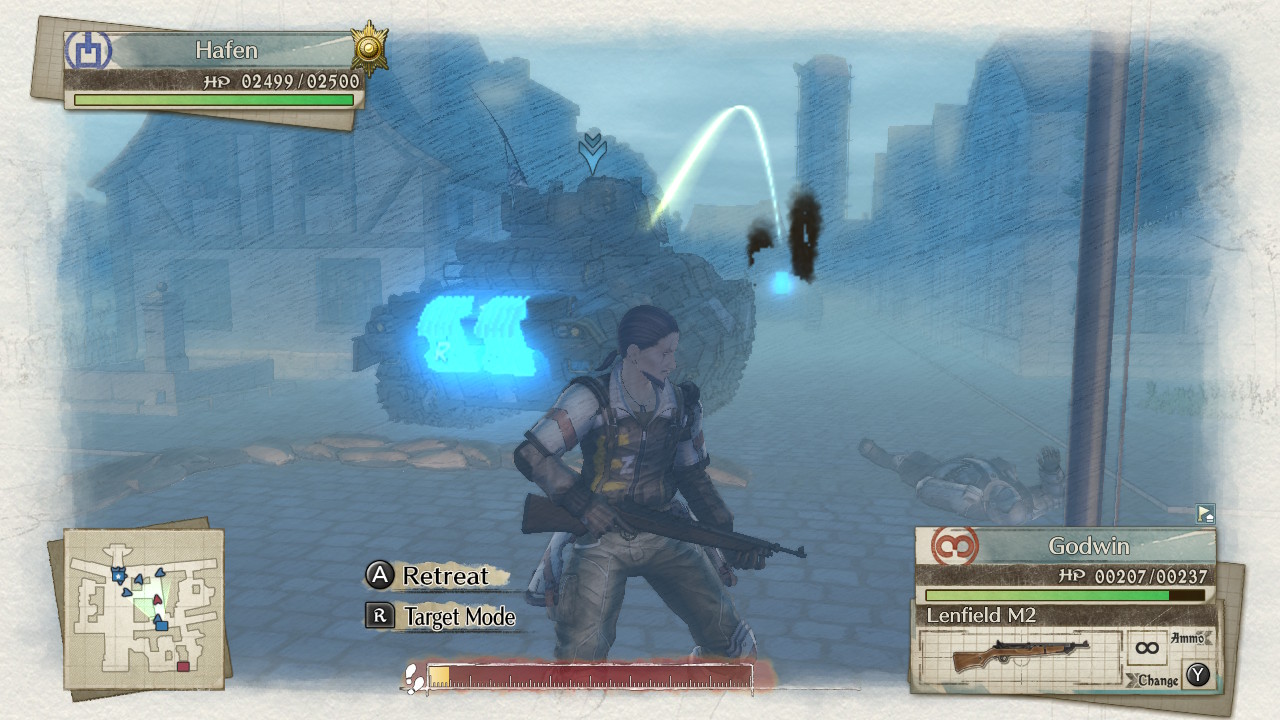Click the small flag icon above Godwin

pos(1205,514)
